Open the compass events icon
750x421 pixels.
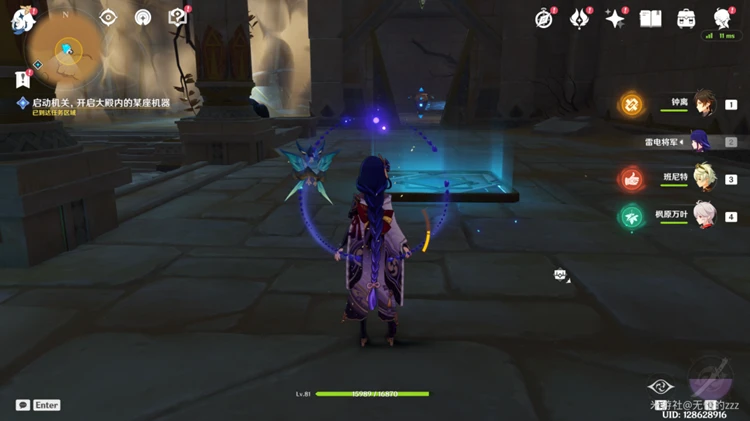click(x=544, y=18)
